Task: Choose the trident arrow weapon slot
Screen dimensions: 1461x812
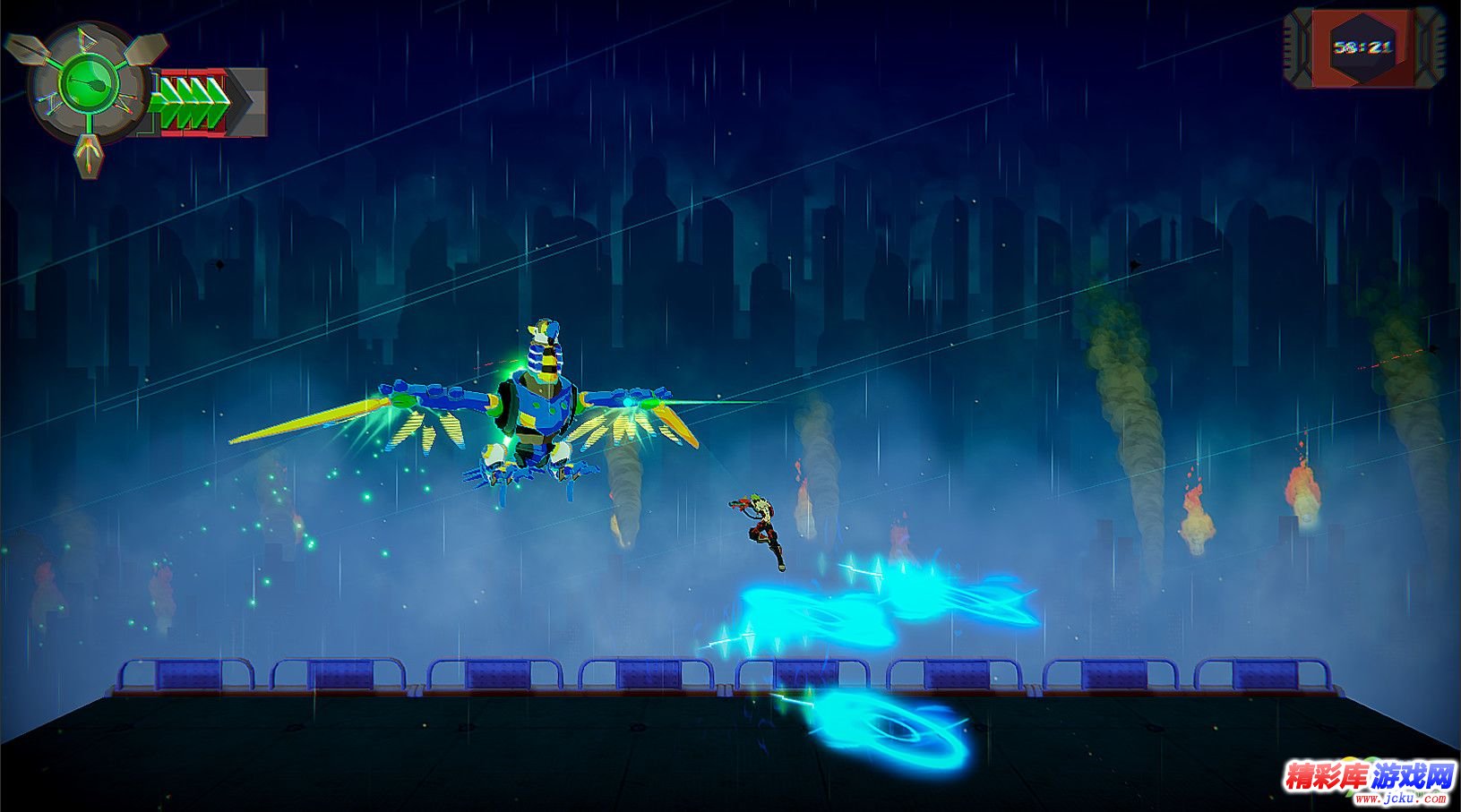Action: 88,156
